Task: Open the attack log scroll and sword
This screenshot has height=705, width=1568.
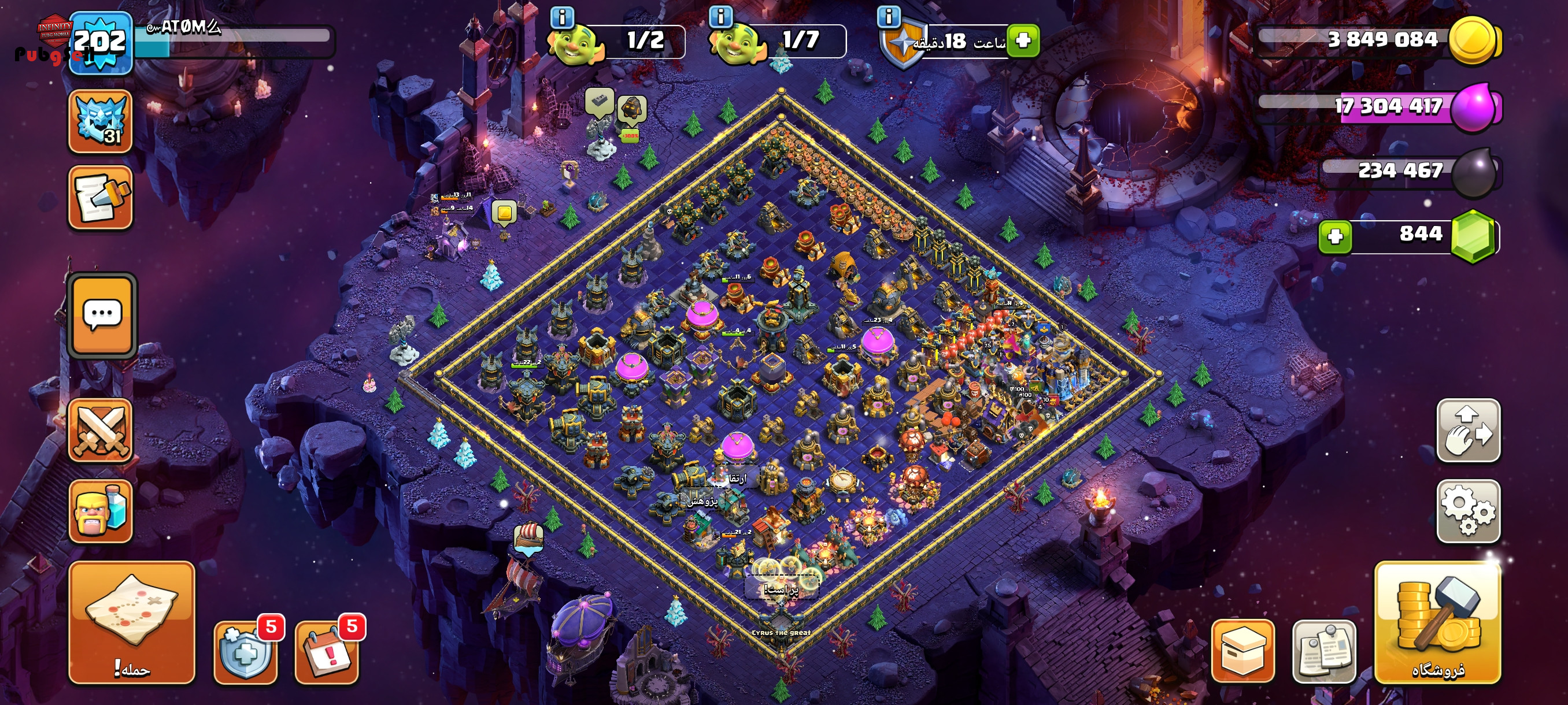Action: click(x=101, y=198)
